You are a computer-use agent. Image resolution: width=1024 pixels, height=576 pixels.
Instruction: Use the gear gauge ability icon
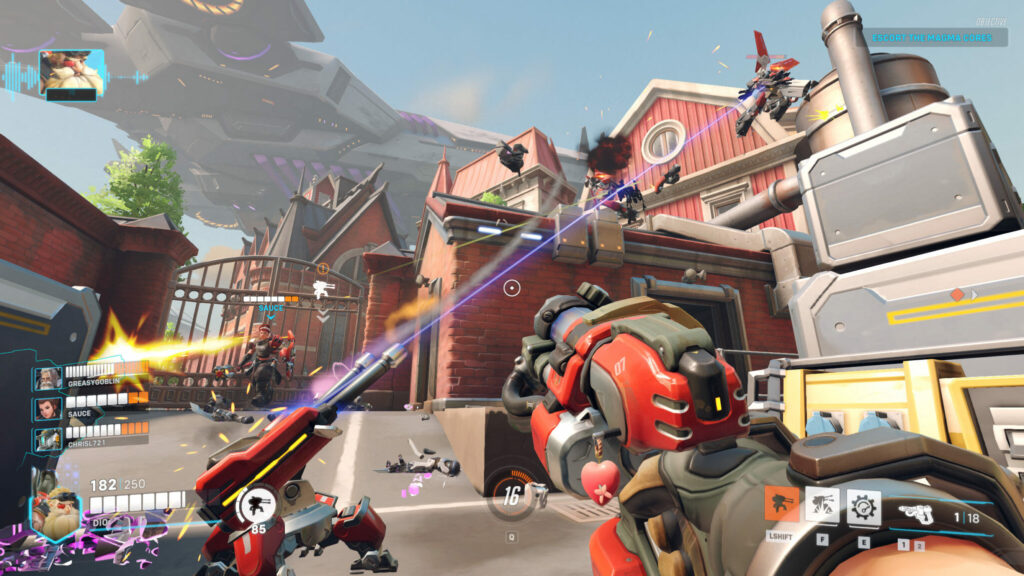pyautogui.click(x=863, y=505)
